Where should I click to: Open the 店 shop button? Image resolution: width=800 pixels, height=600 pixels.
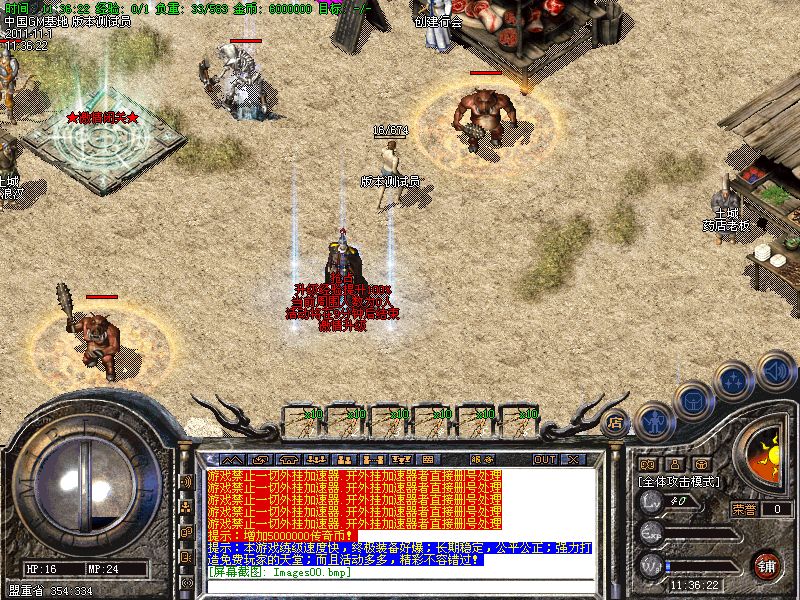point(616,423)
